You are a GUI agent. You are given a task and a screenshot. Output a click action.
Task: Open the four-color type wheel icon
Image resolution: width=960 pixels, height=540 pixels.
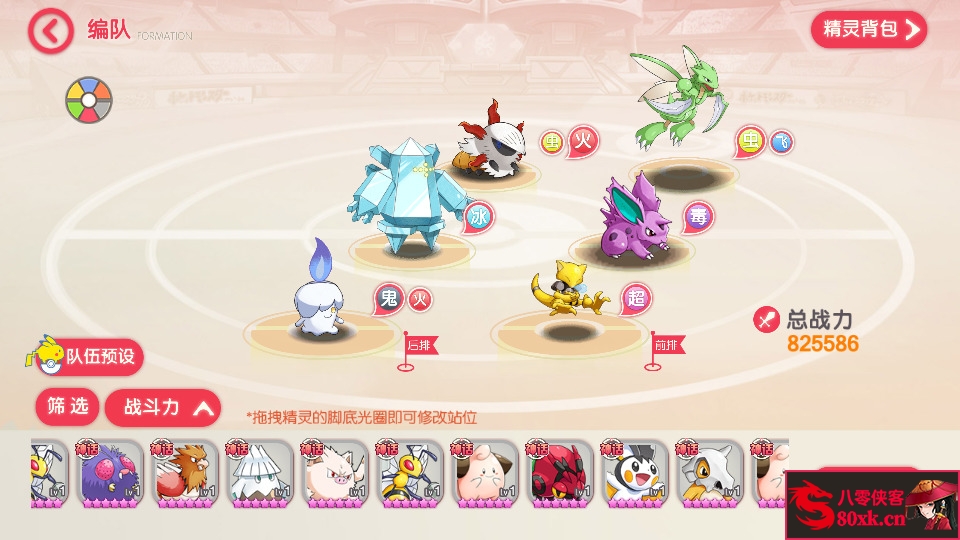89,100
